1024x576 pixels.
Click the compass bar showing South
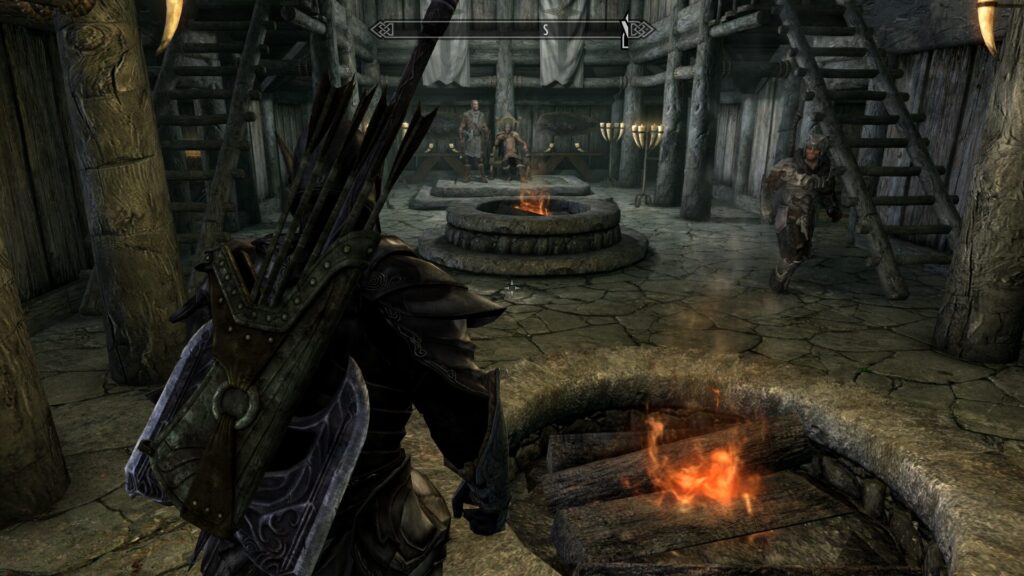click(512, 30)
